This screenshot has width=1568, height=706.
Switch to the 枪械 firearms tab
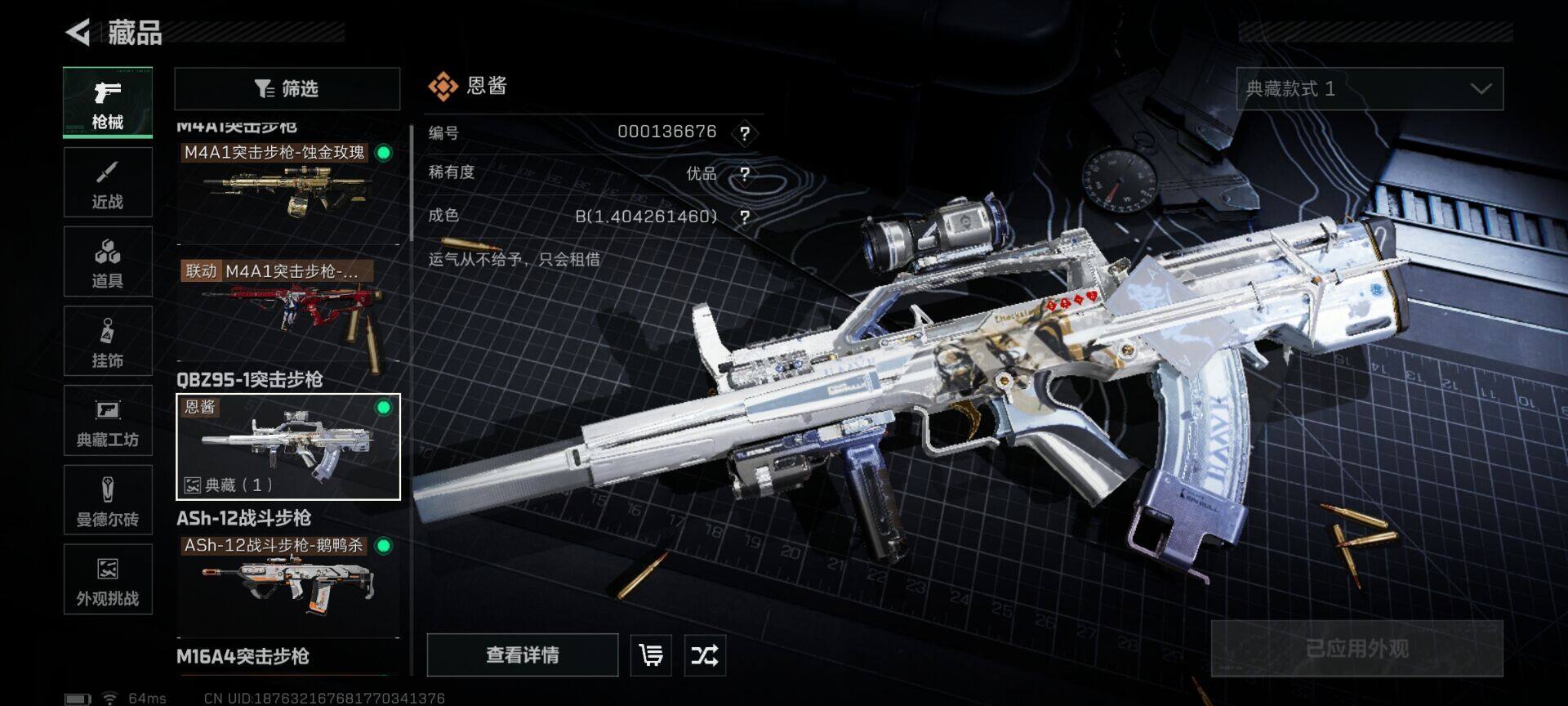point(108,103)
